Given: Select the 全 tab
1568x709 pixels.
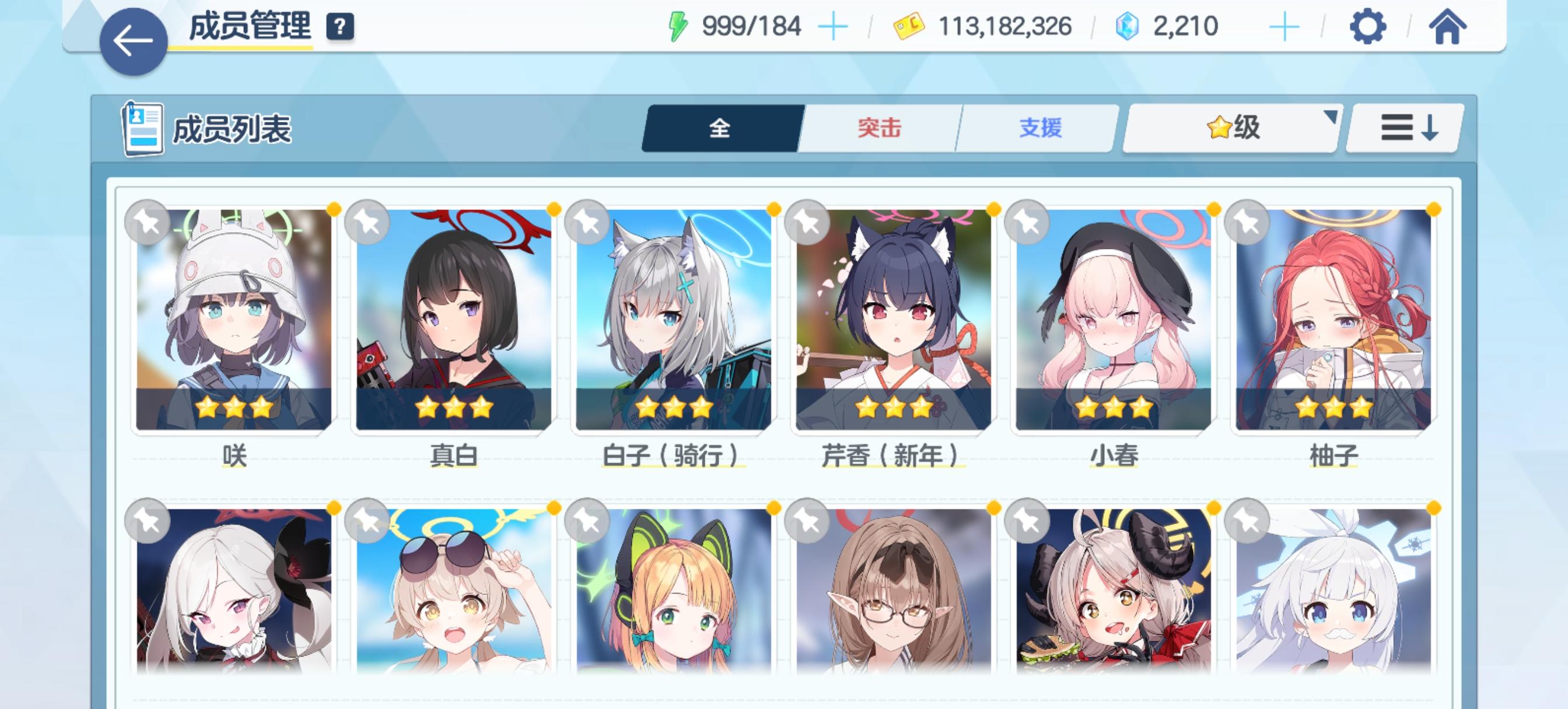Looking at the screenshot, I should pos(719,127).
